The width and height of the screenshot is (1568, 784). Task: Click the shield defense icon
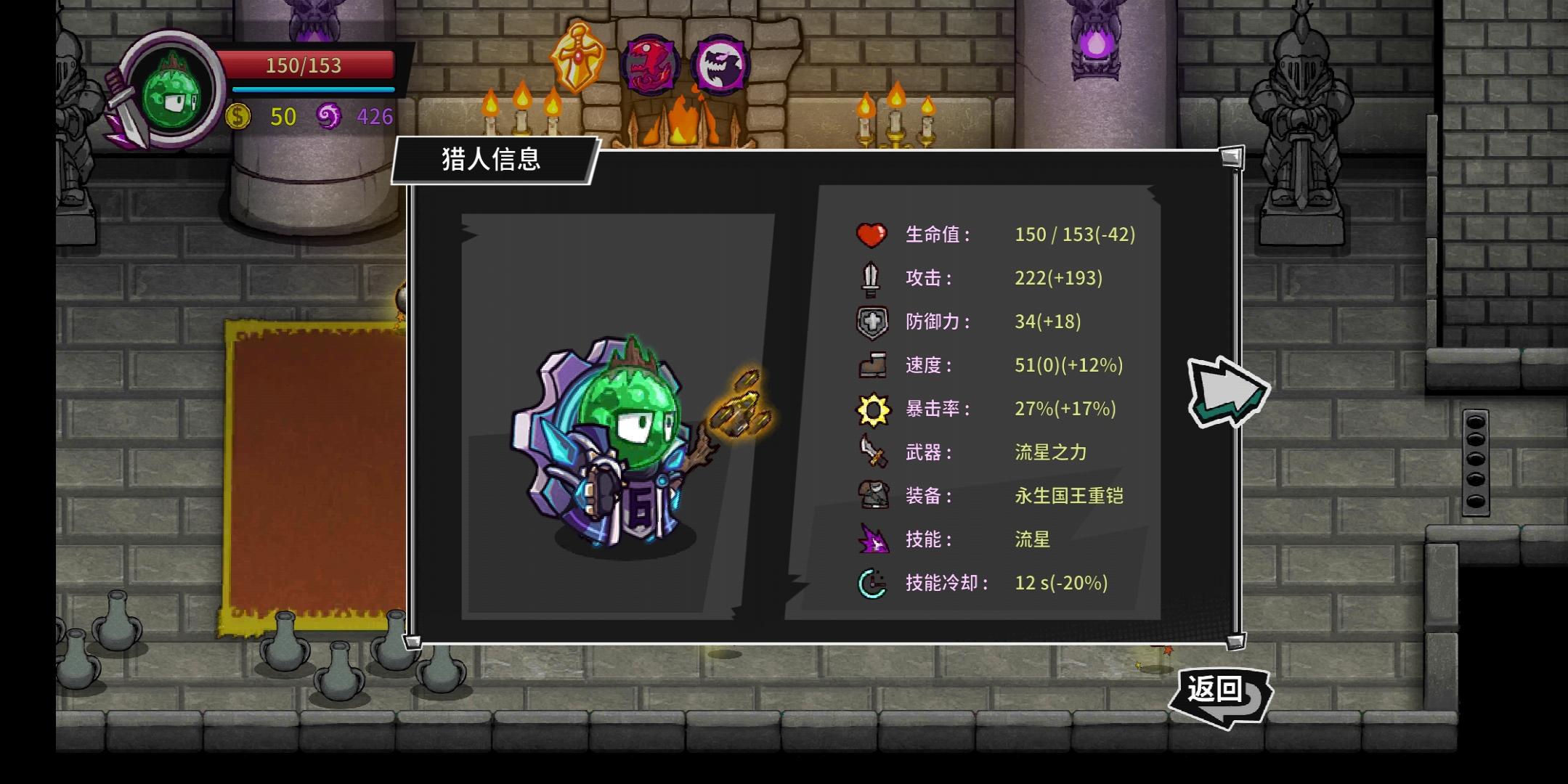tap(874, 322)
